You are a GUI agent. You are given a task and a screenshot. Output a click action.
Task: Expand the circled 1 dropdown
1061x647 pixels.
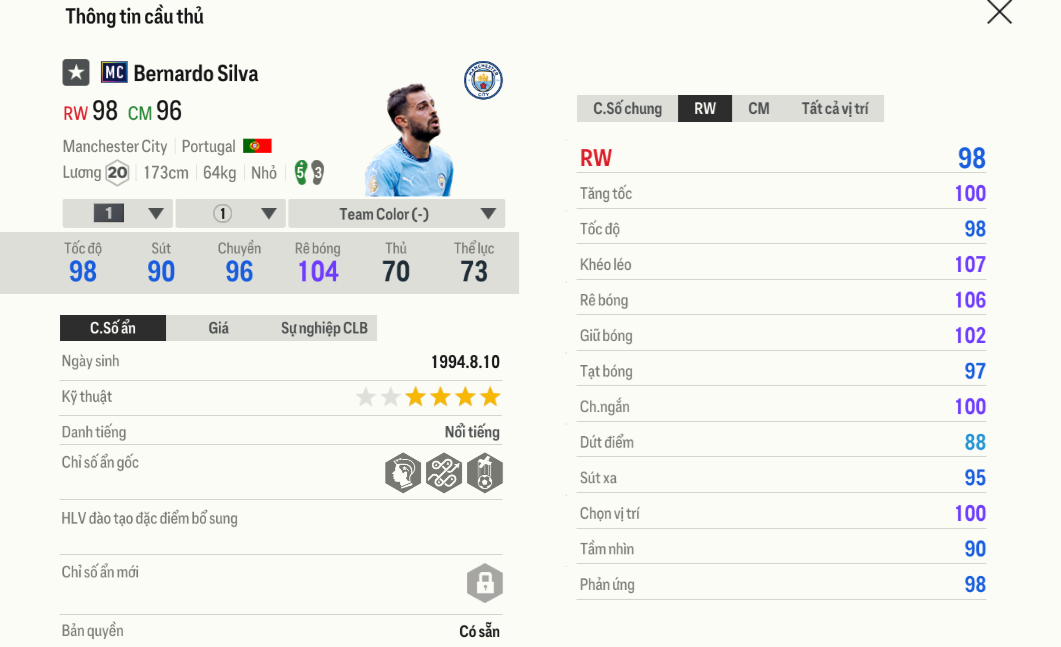tap(231, 214)
